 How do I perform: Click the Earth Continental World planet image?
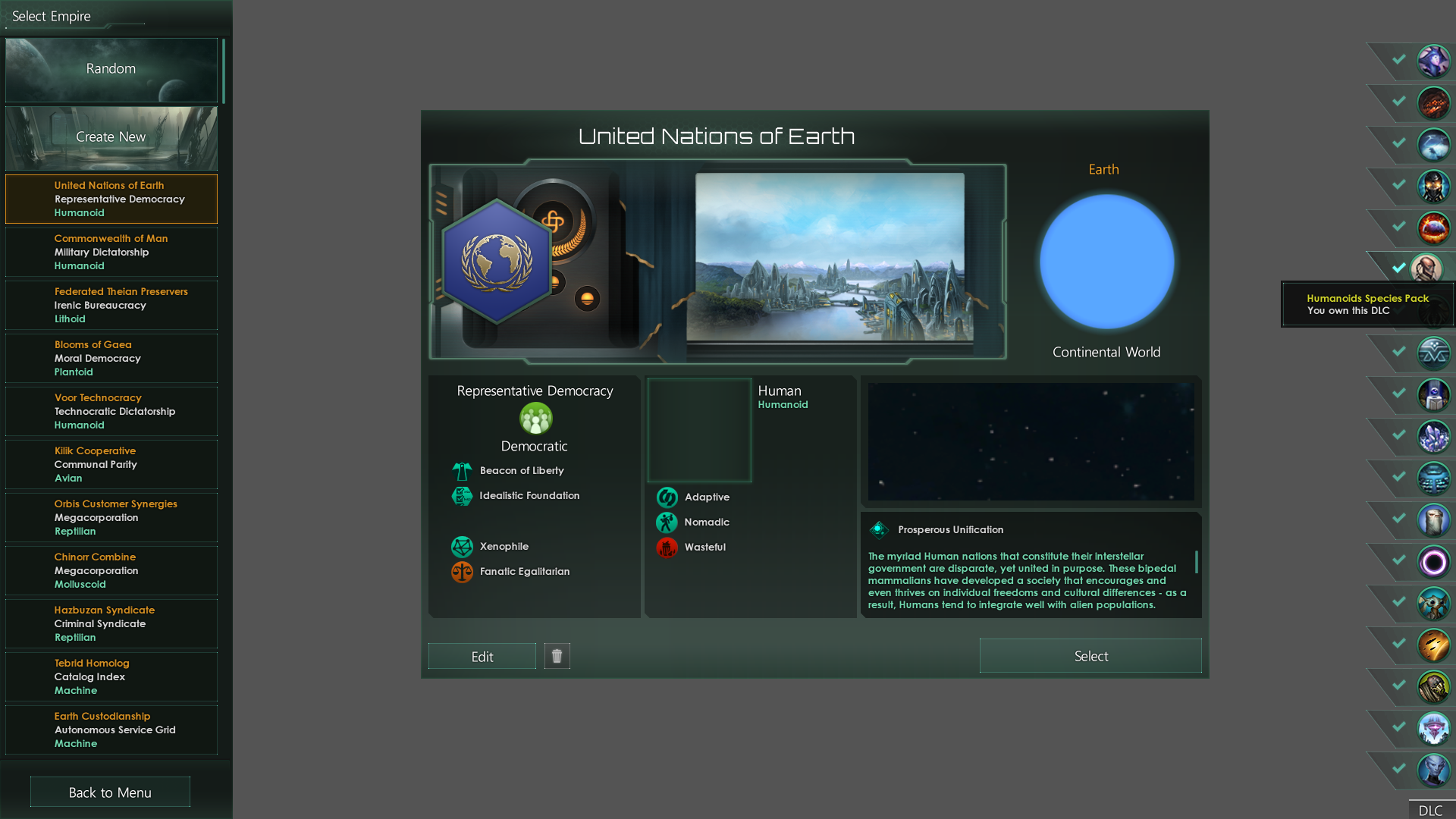point(1106,261)
